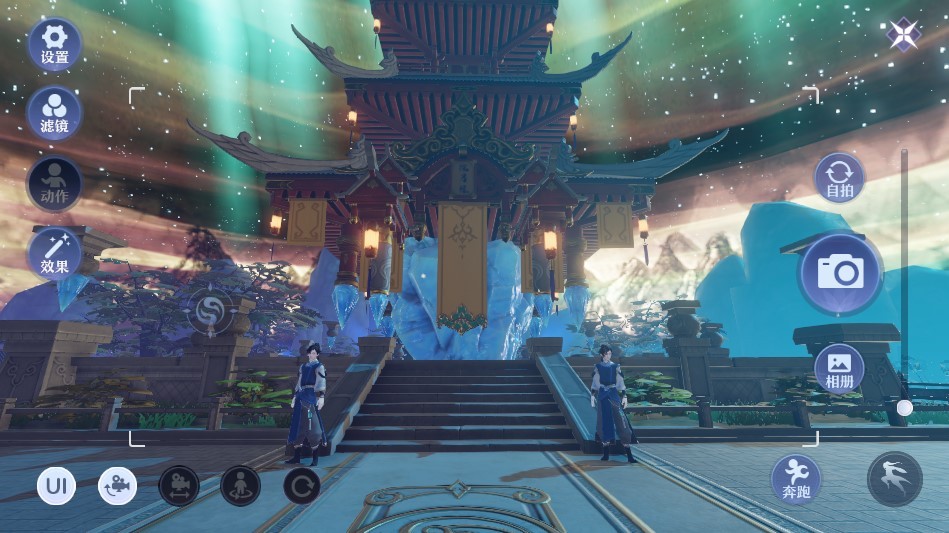The width and height of the screenshot is (949, 533).
Task: Switch to 自拍 selfie mode
Action: pos(838,178)
